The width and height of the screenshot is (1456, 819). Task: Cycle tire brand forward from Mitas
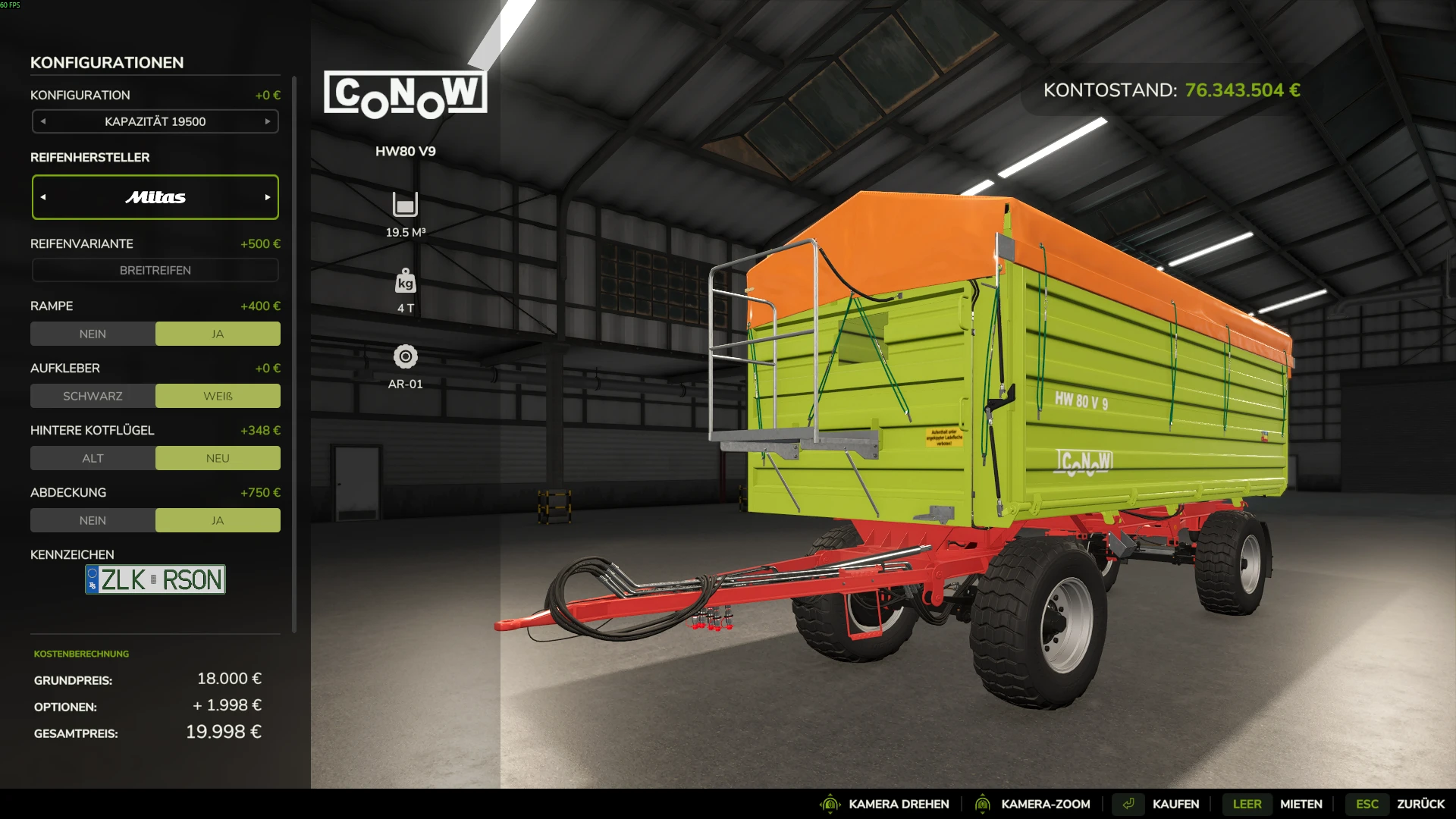click(x=266, y=196)
